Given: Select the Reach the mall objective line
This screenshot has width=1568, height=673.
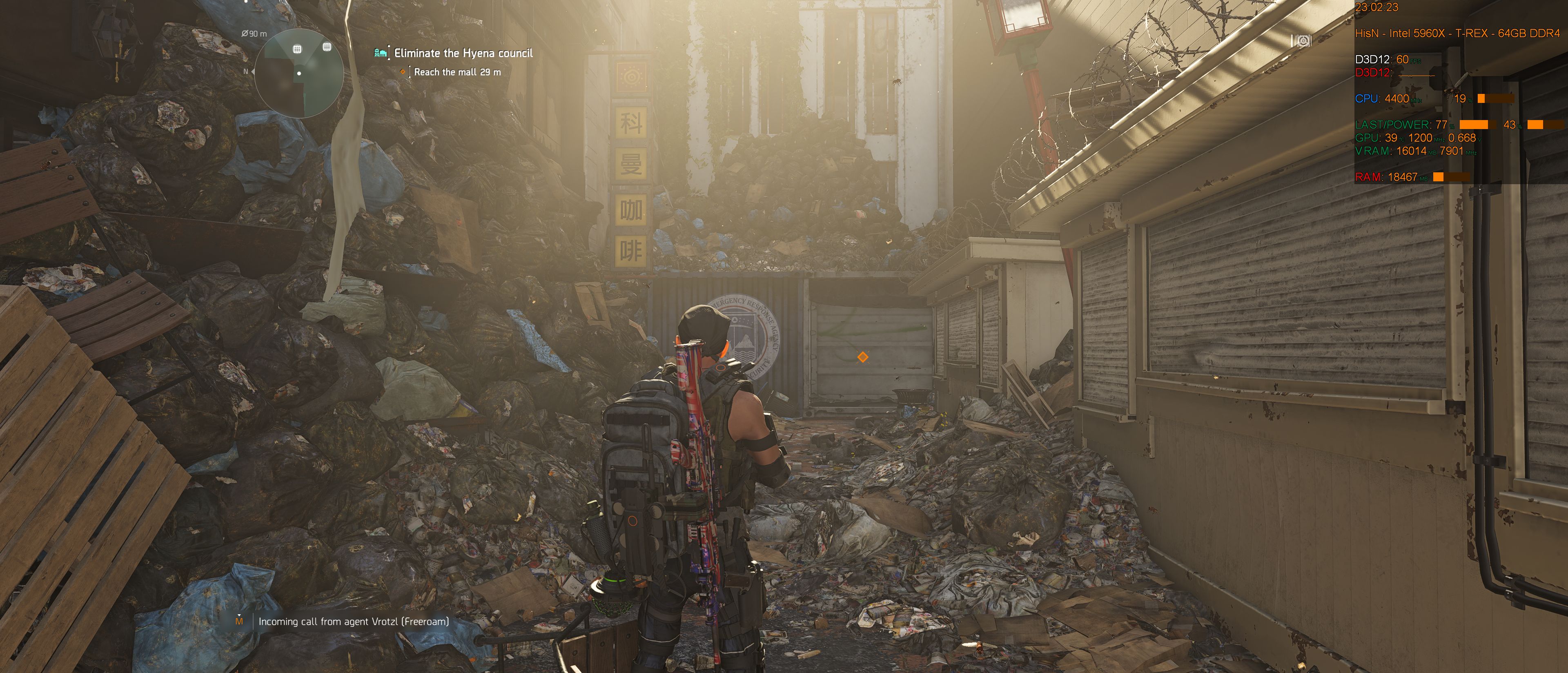Looking at the screenshot, I should pos(457,72).
